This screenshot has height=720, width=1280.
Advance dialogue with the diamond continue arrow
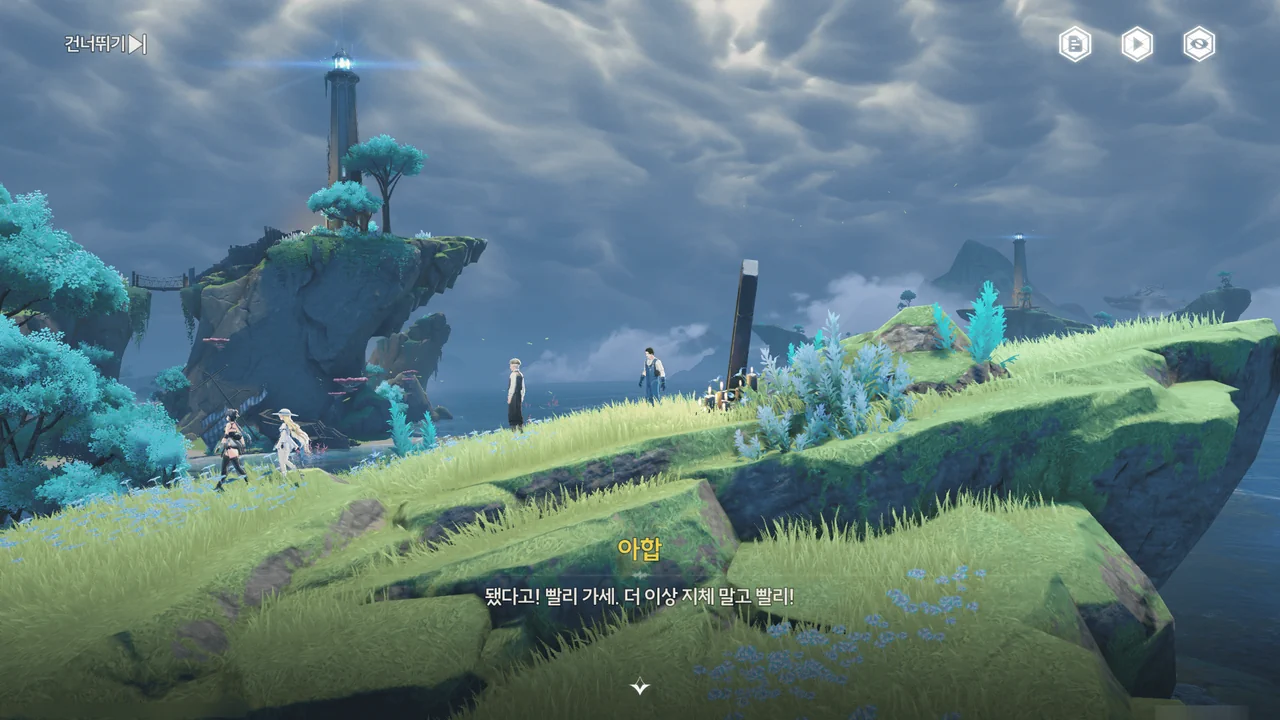[640, 686]
